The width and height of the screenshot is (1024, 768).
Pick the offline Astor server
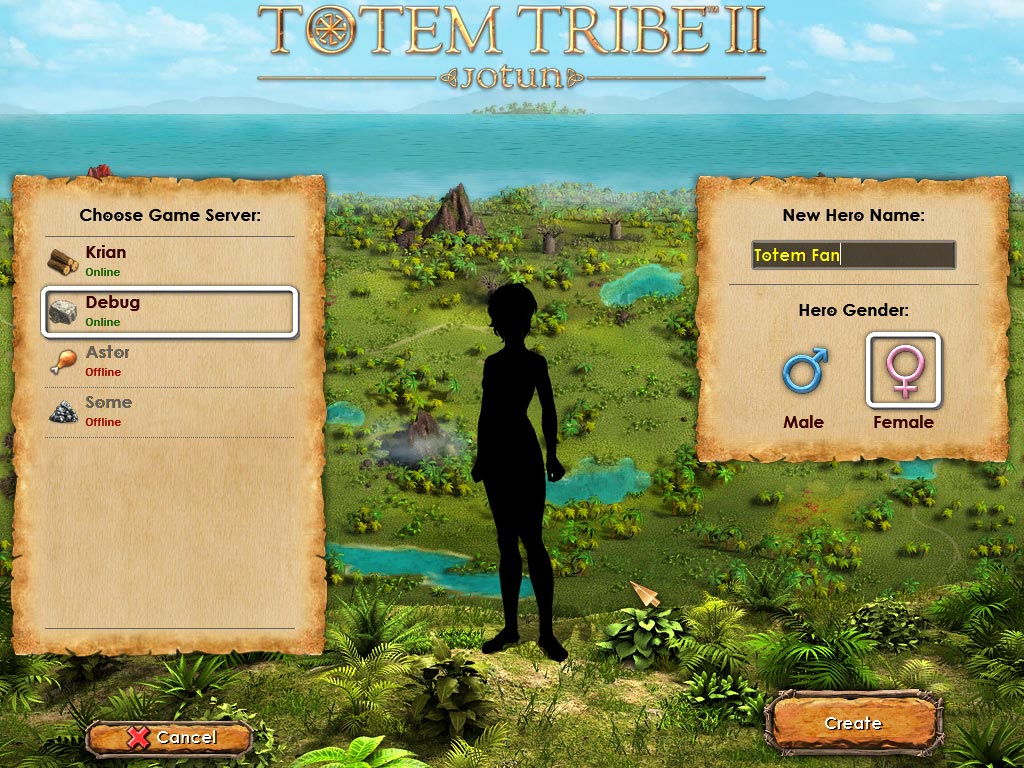click(x=169, y=361)
